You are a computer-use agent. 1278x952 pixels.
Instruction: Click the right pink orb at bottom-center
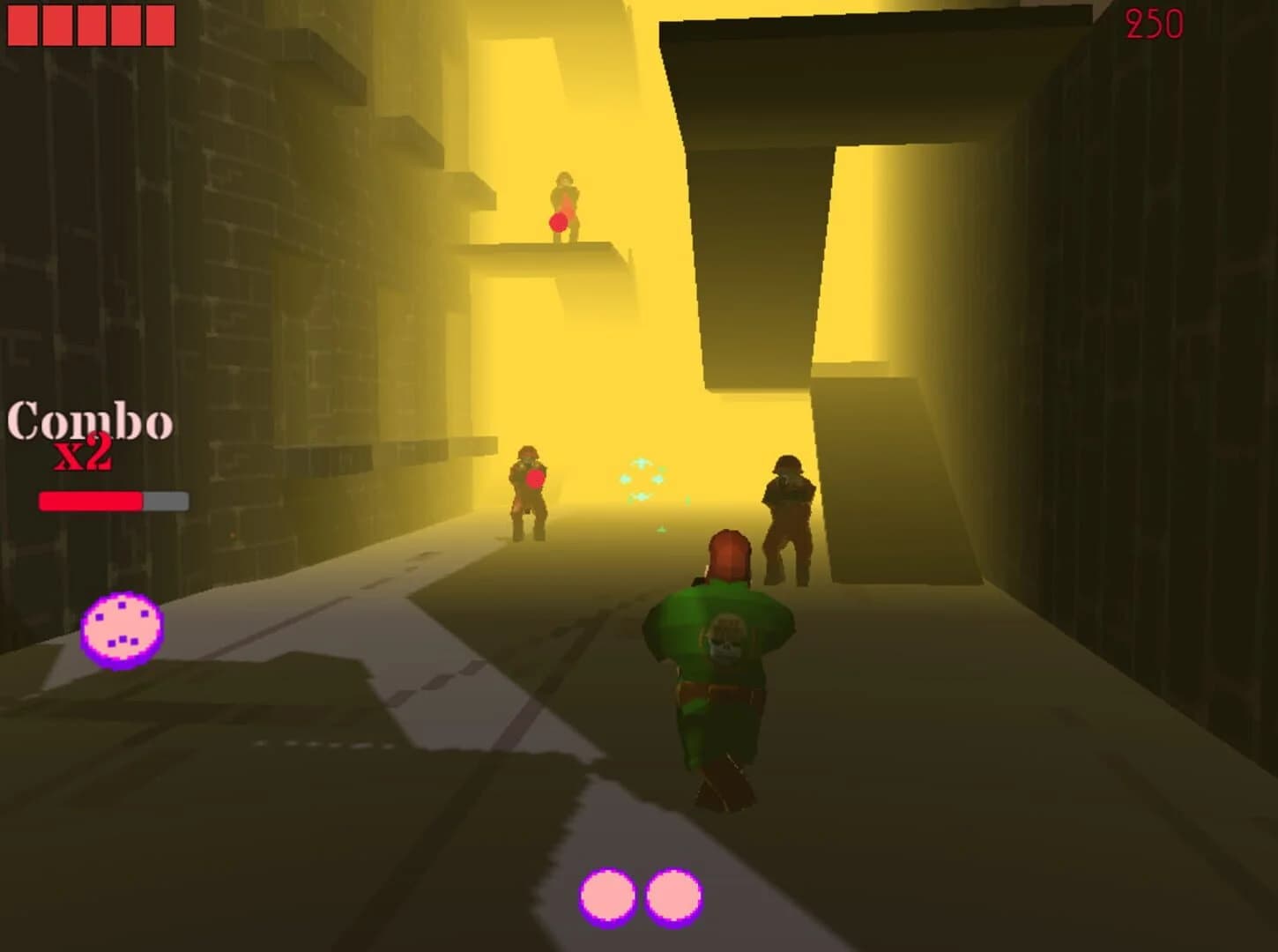tap(675, 895)
